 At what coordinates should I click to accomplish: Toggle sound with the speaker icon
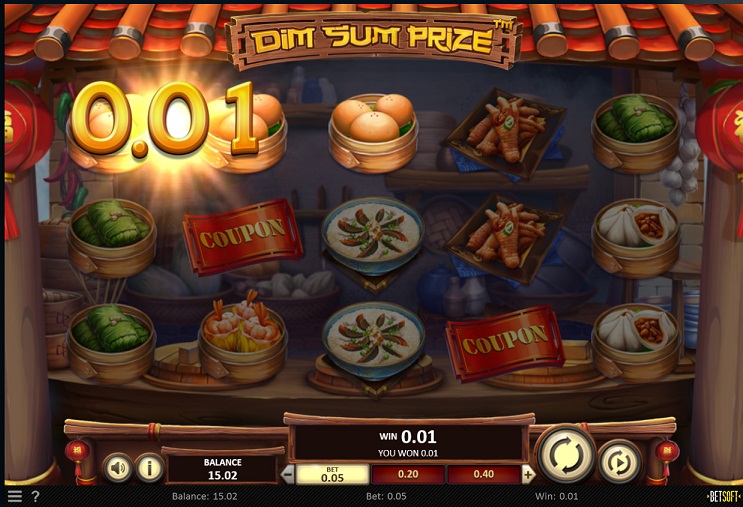tap(118, 467)
